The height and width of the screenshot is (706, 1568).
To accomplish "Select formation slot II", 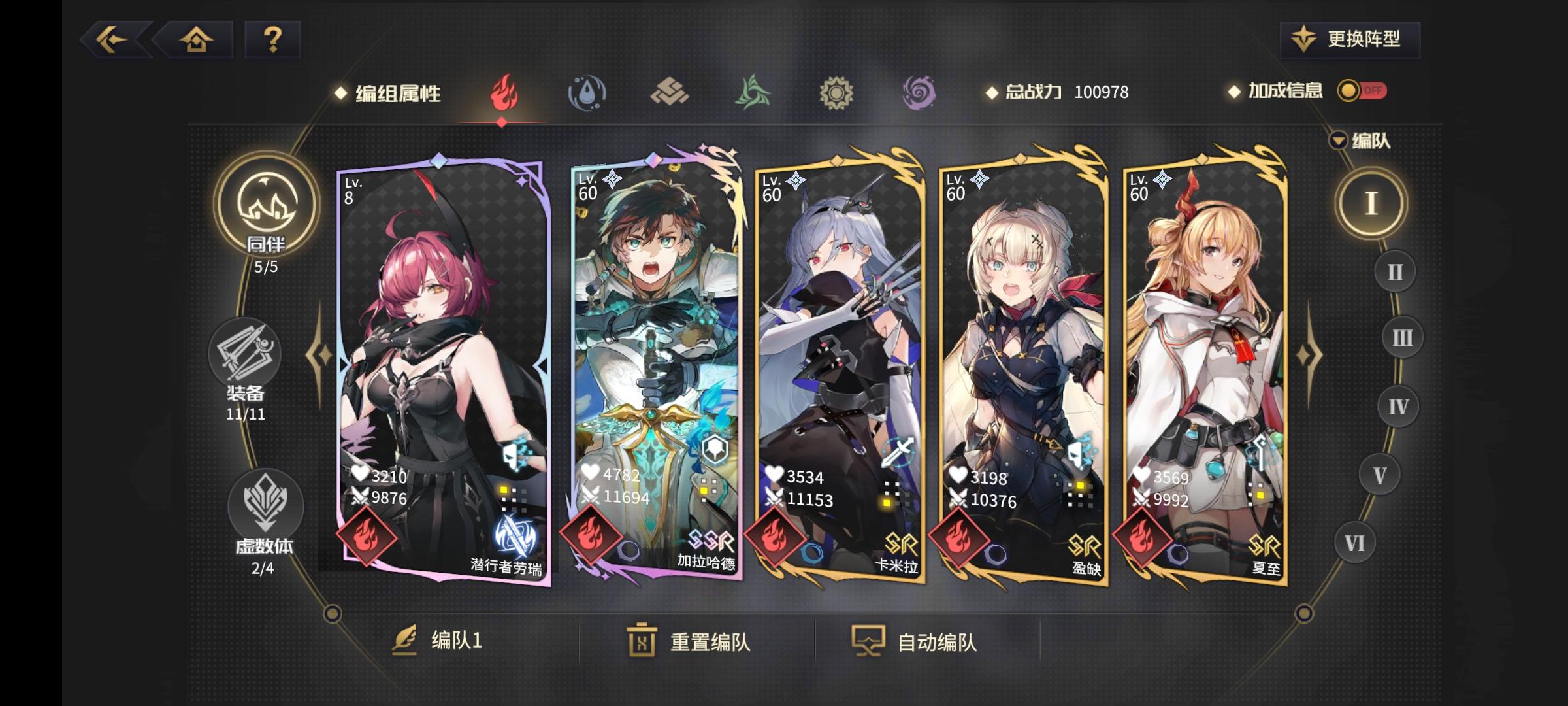I will [1394, 270].
